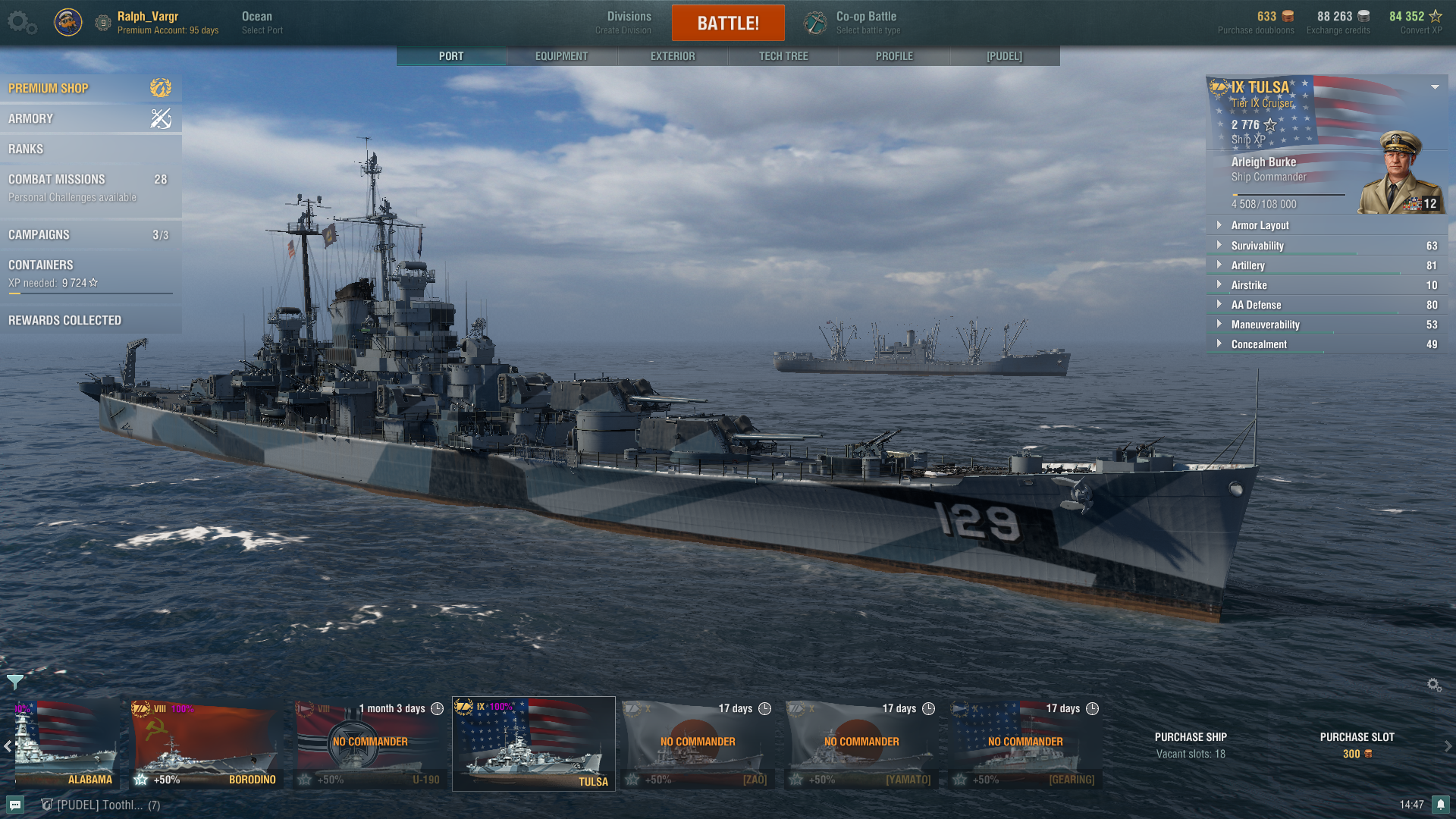Open the ship carousel filter funnel
1456x819 pixels.
pos(14,681)
